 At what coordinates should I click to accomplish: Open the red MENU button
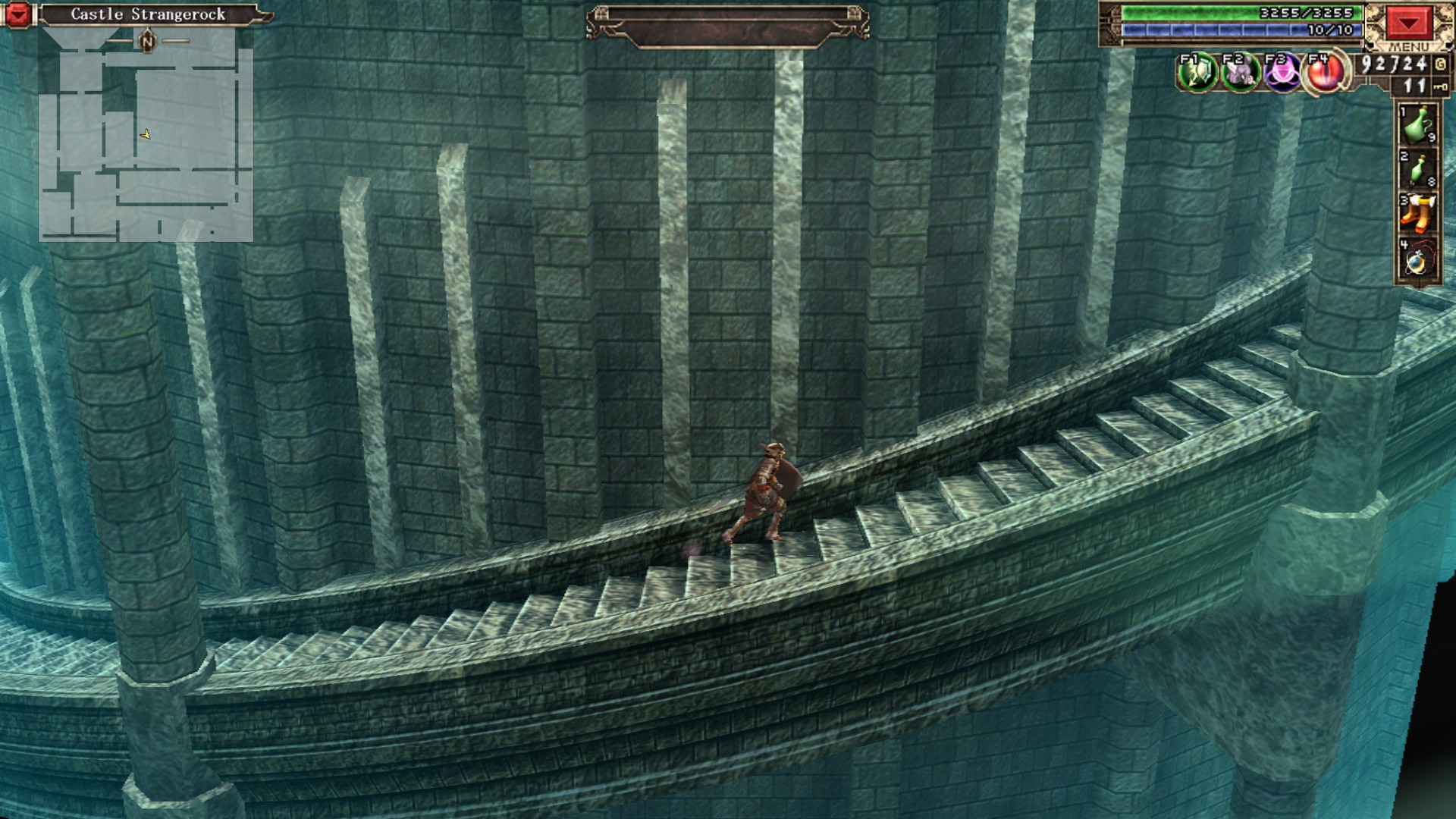click(1408, 24)
